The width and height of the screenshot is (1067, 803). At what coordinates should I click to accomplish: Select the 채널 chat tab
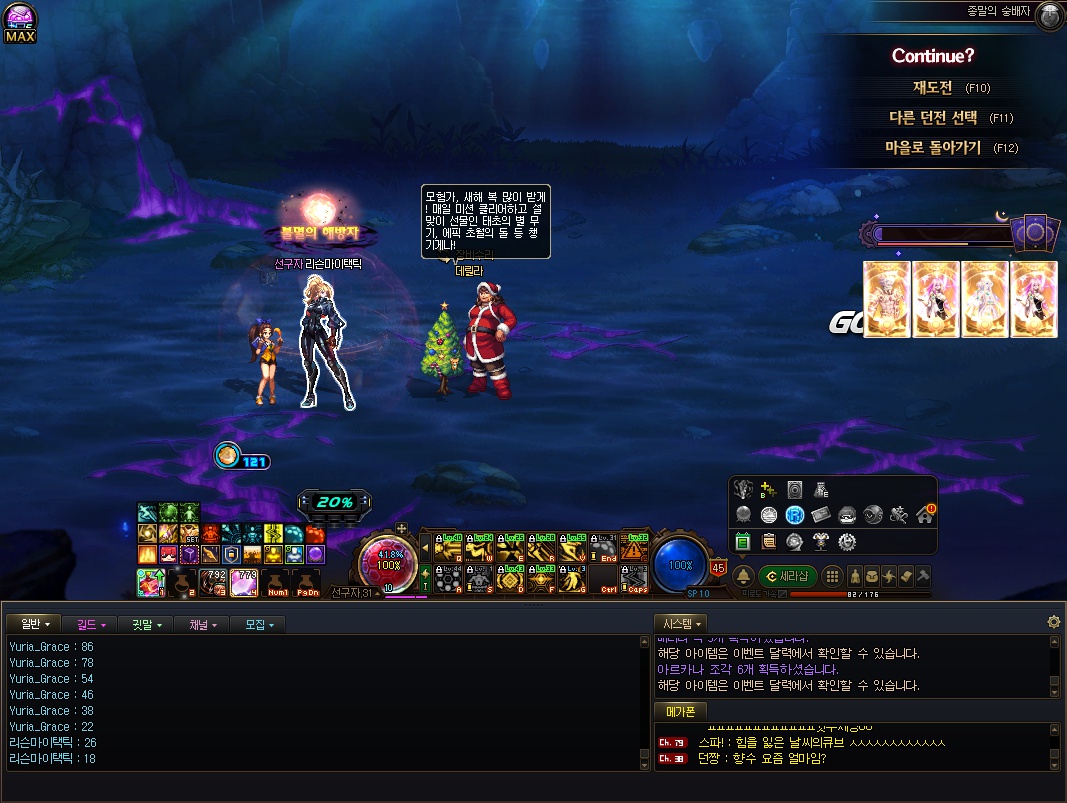pos(203,624)
